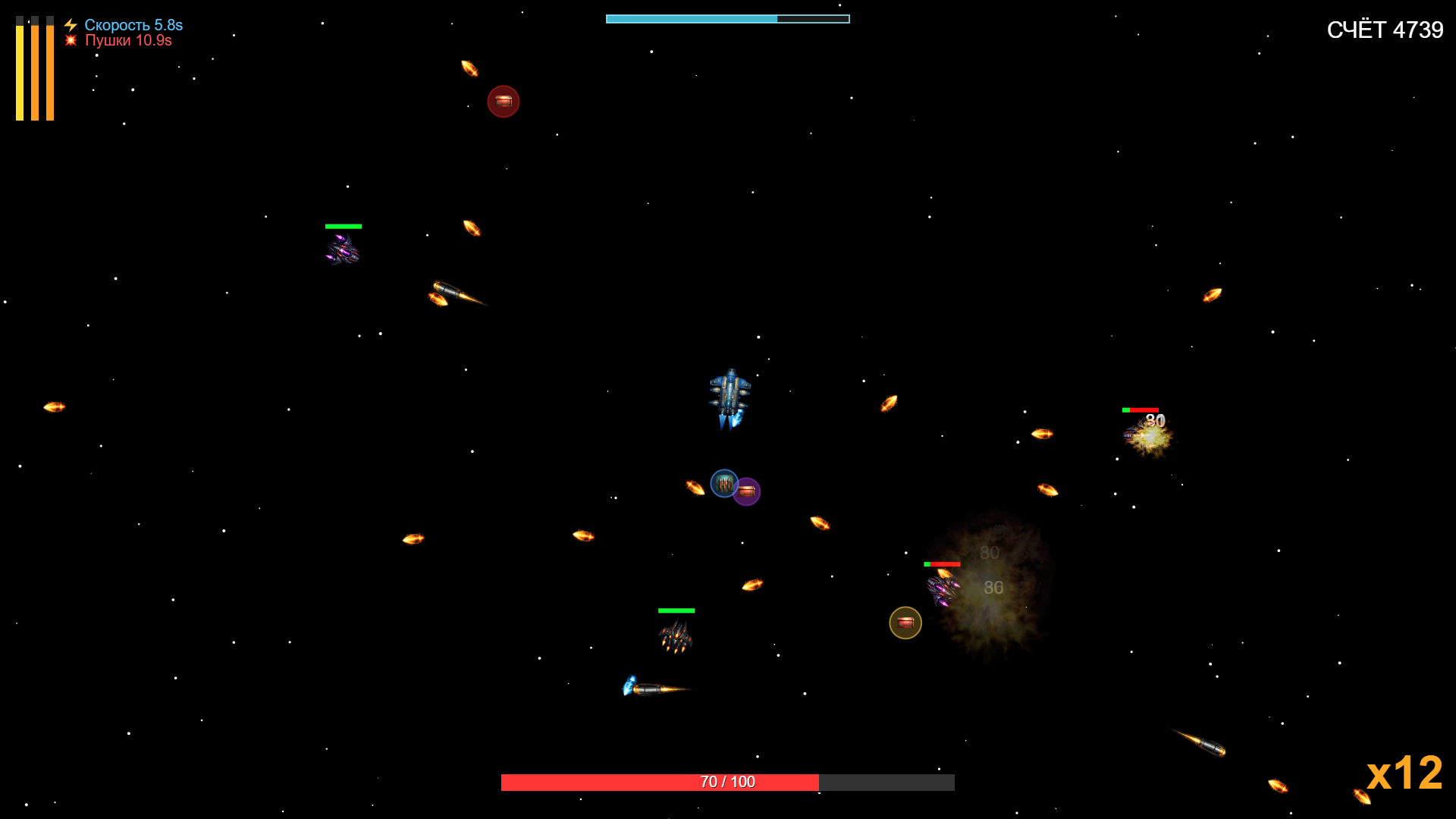Screen dimensions: 1456x819
Task: Click the 70 / 100 health bar
Action: click(x=726, y=781)
